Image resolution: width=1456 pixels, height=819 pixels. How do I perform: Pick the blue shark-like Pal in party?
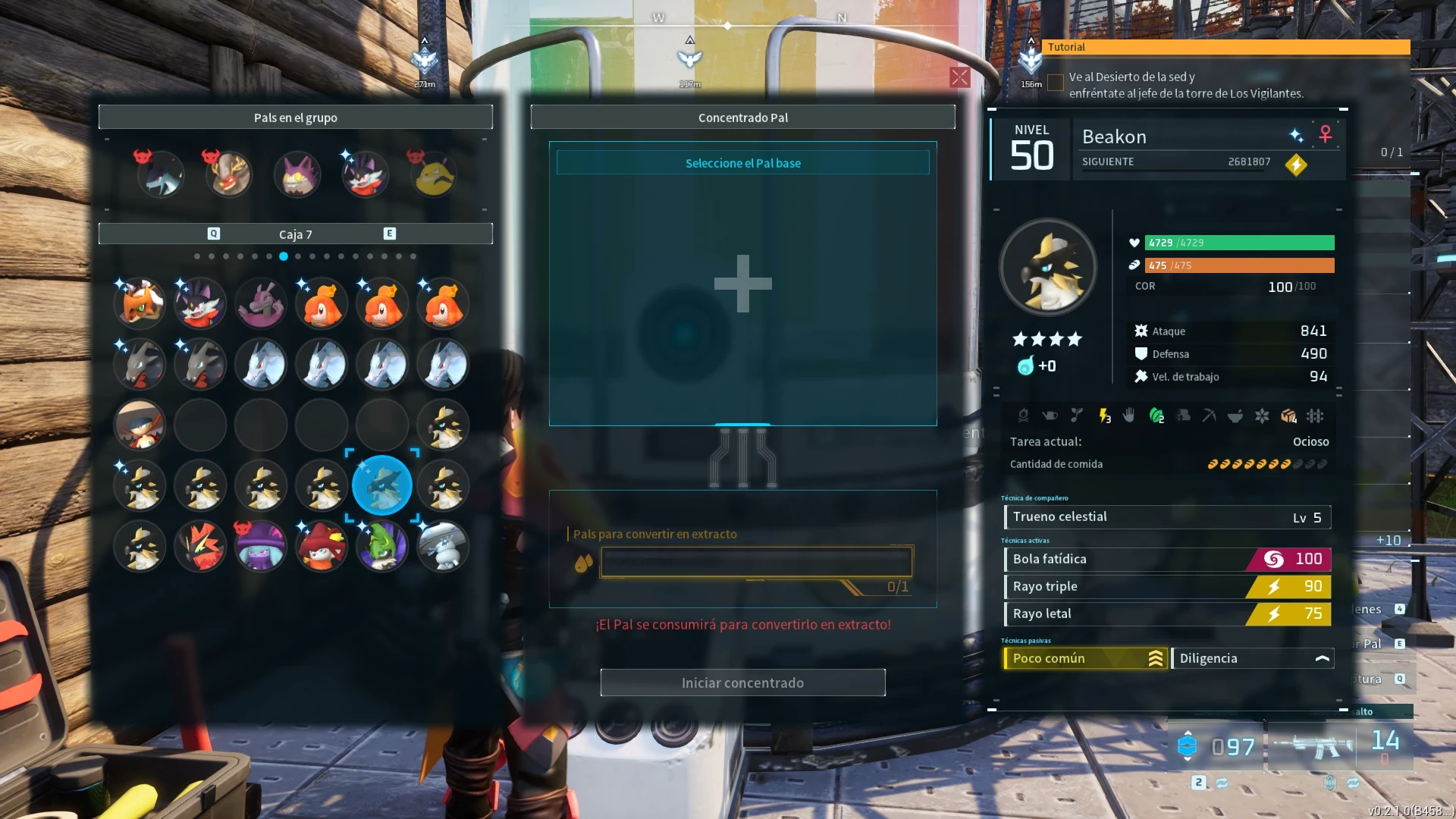tap(161, 174)
